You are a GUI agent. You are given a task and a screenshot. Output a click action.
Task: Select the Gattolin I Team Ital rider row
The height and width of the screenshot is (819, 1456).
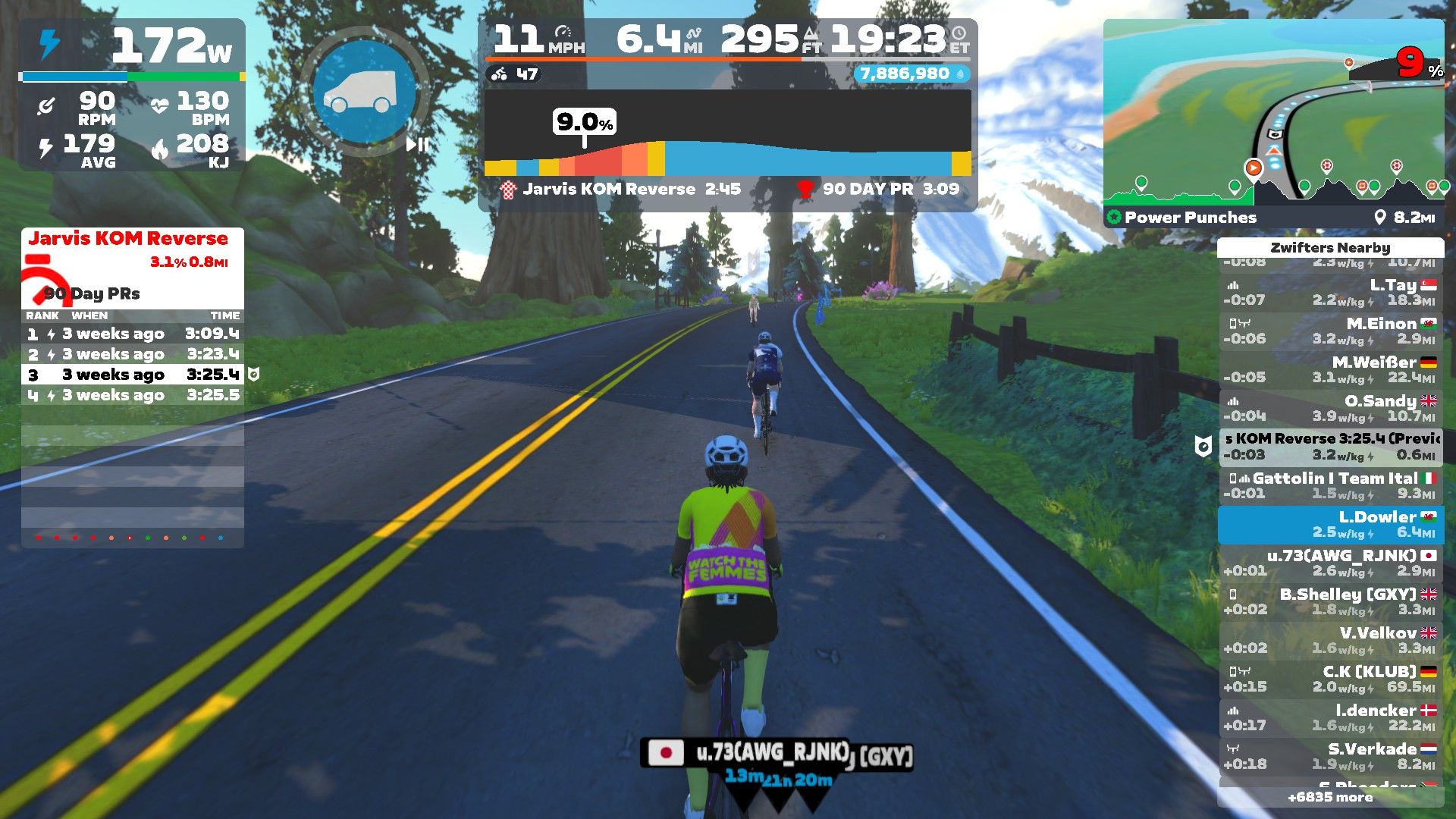[1331, 486]
